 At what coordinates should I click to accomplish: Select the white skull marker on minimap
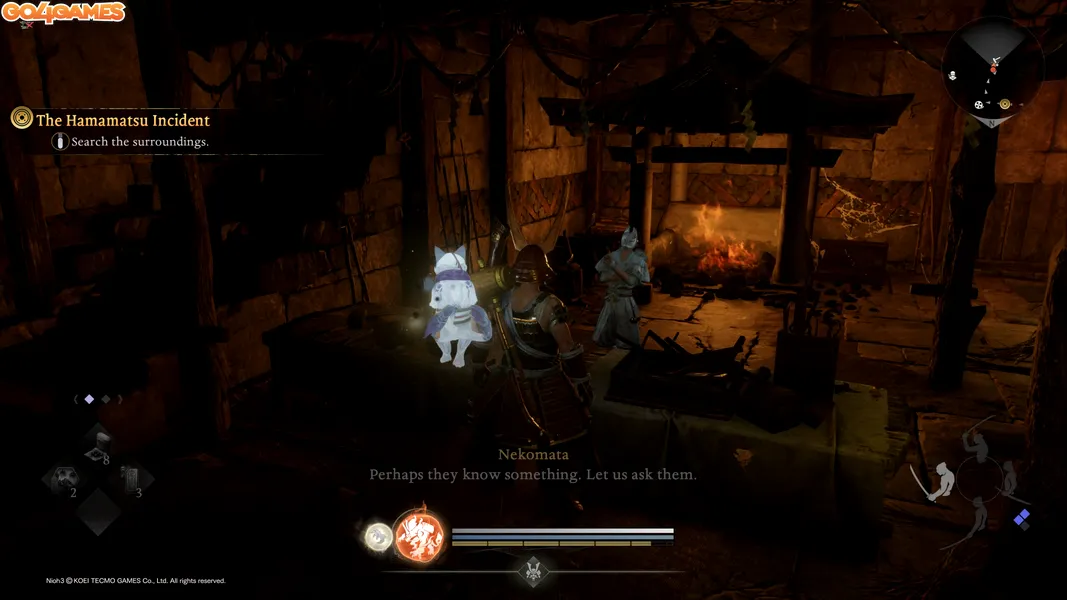click(952, 76)
